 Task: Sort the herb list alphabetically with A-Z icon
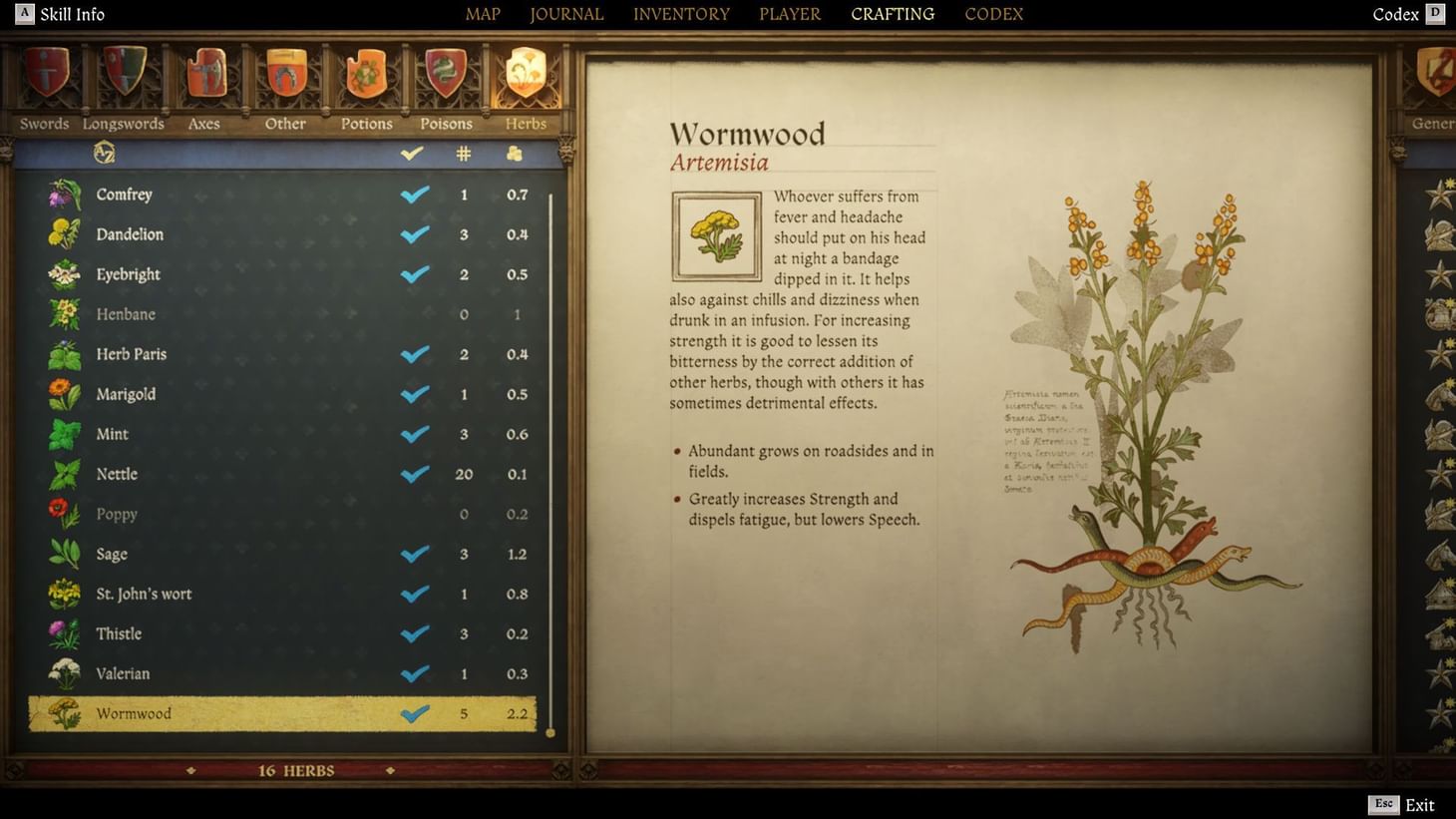pyautogui.click(x=104, y=153)
